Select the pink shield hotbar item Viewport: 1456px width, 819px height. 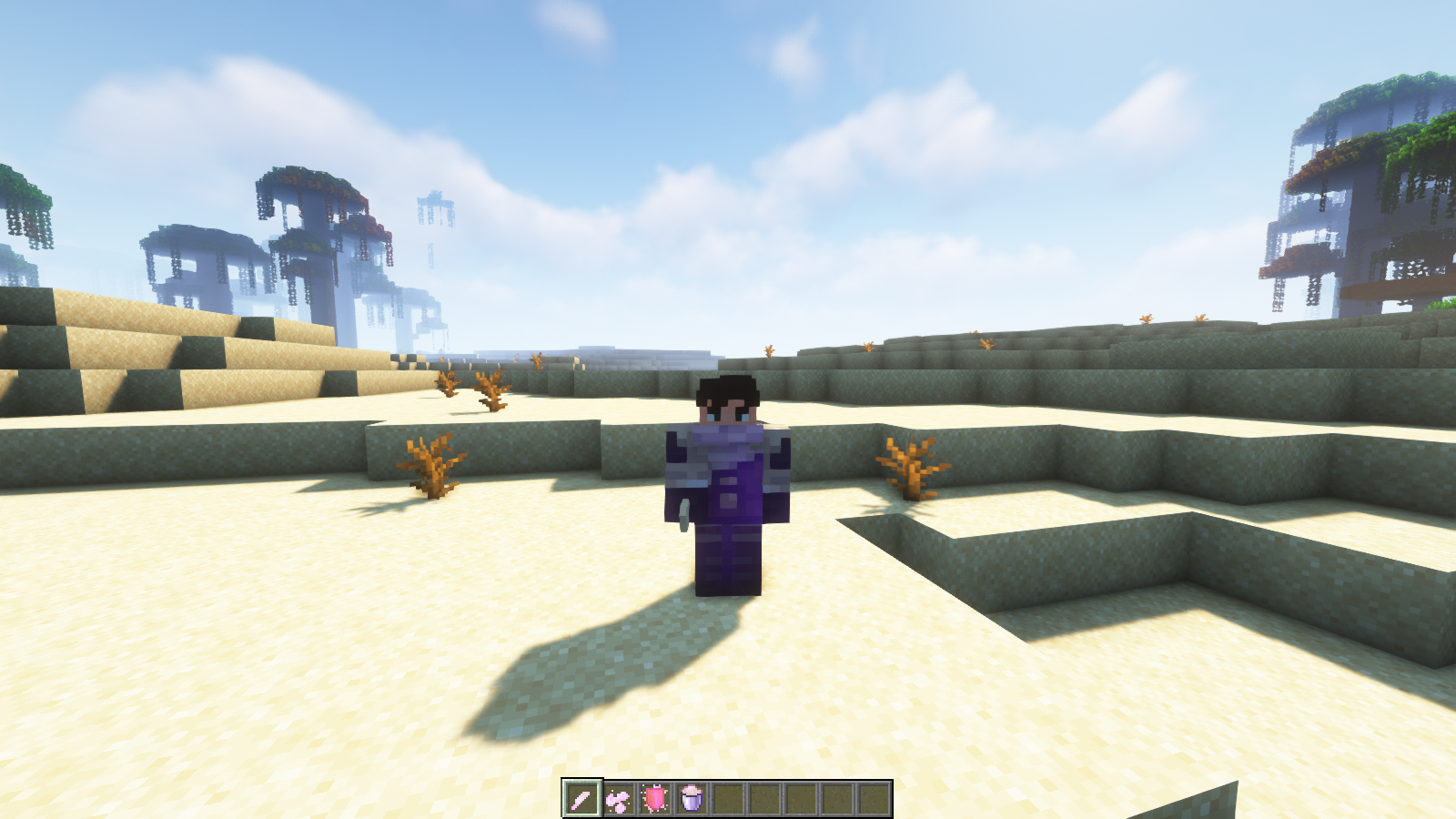pyautogui.click(x=655, y=799)
